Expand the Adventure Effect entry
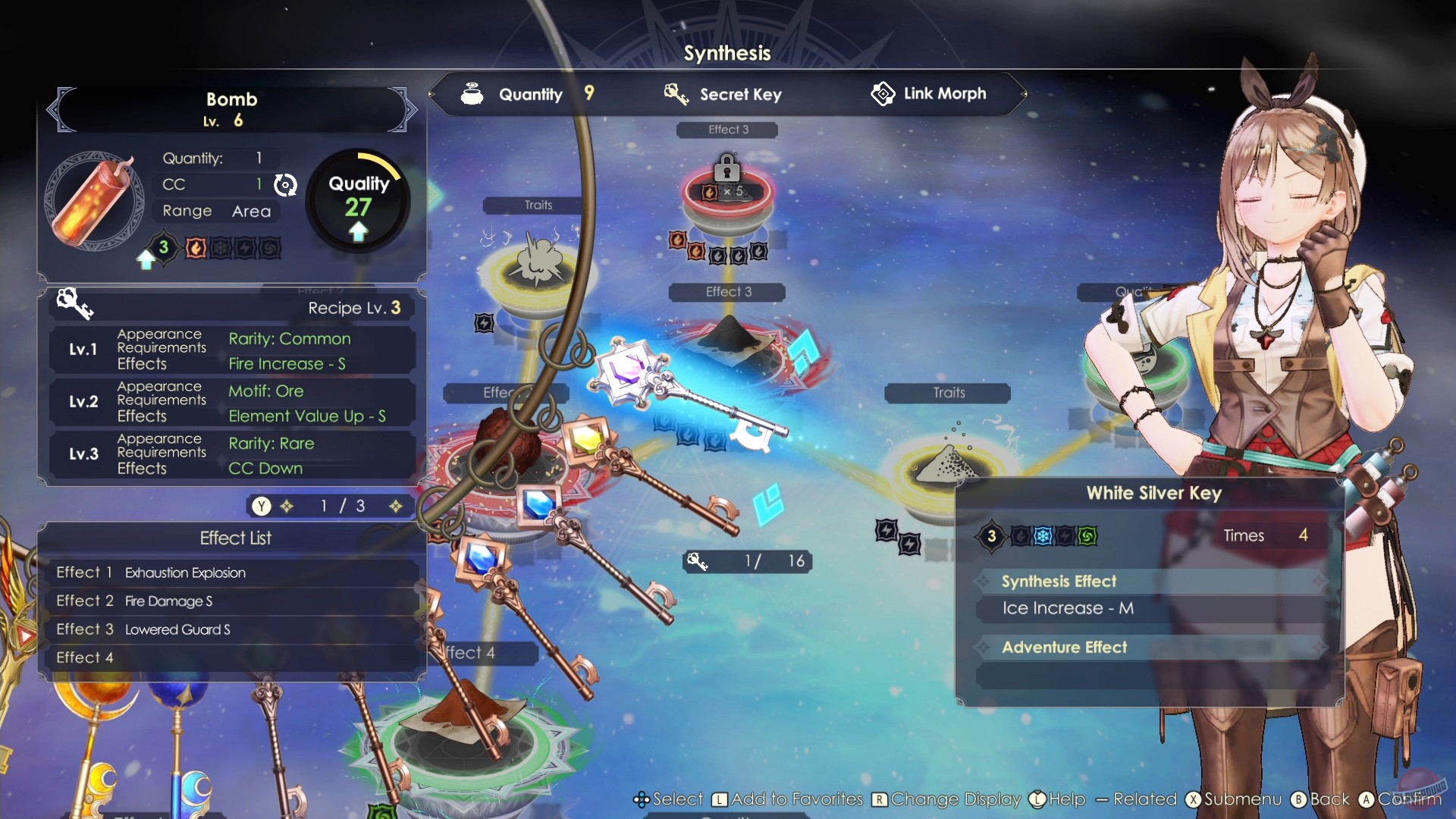Screen dimensions: 1456x819 [984, 647]
